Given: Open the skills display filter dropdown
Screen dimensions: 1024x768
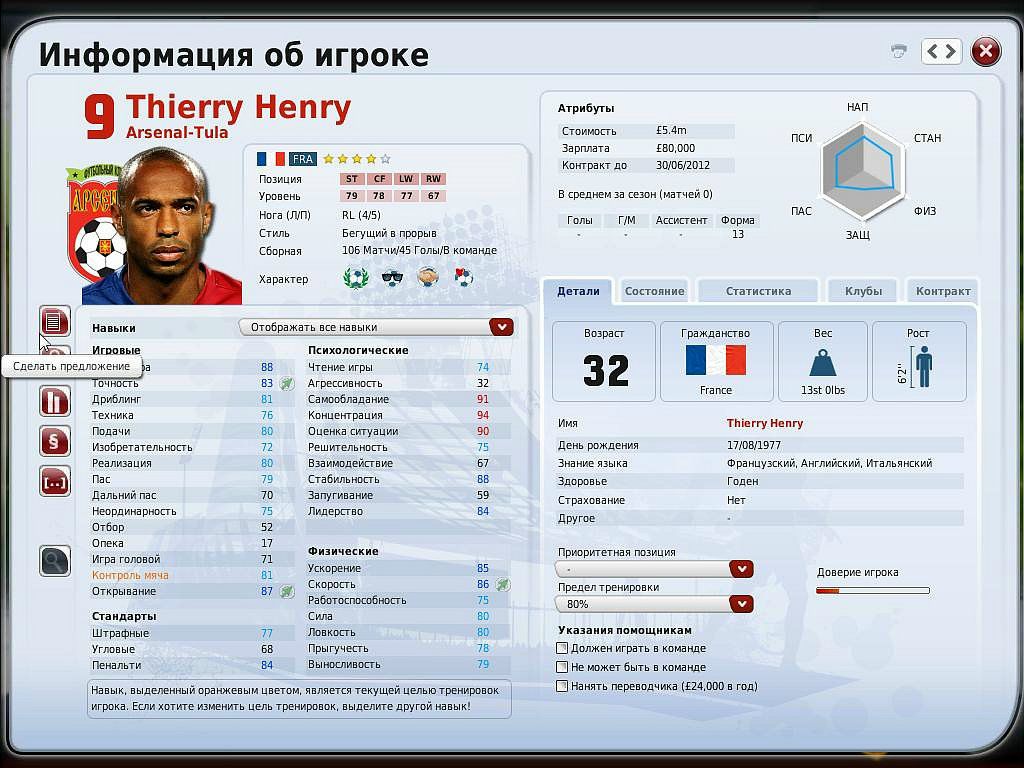Looking at the screenshot, I should [x=501, y=327].
